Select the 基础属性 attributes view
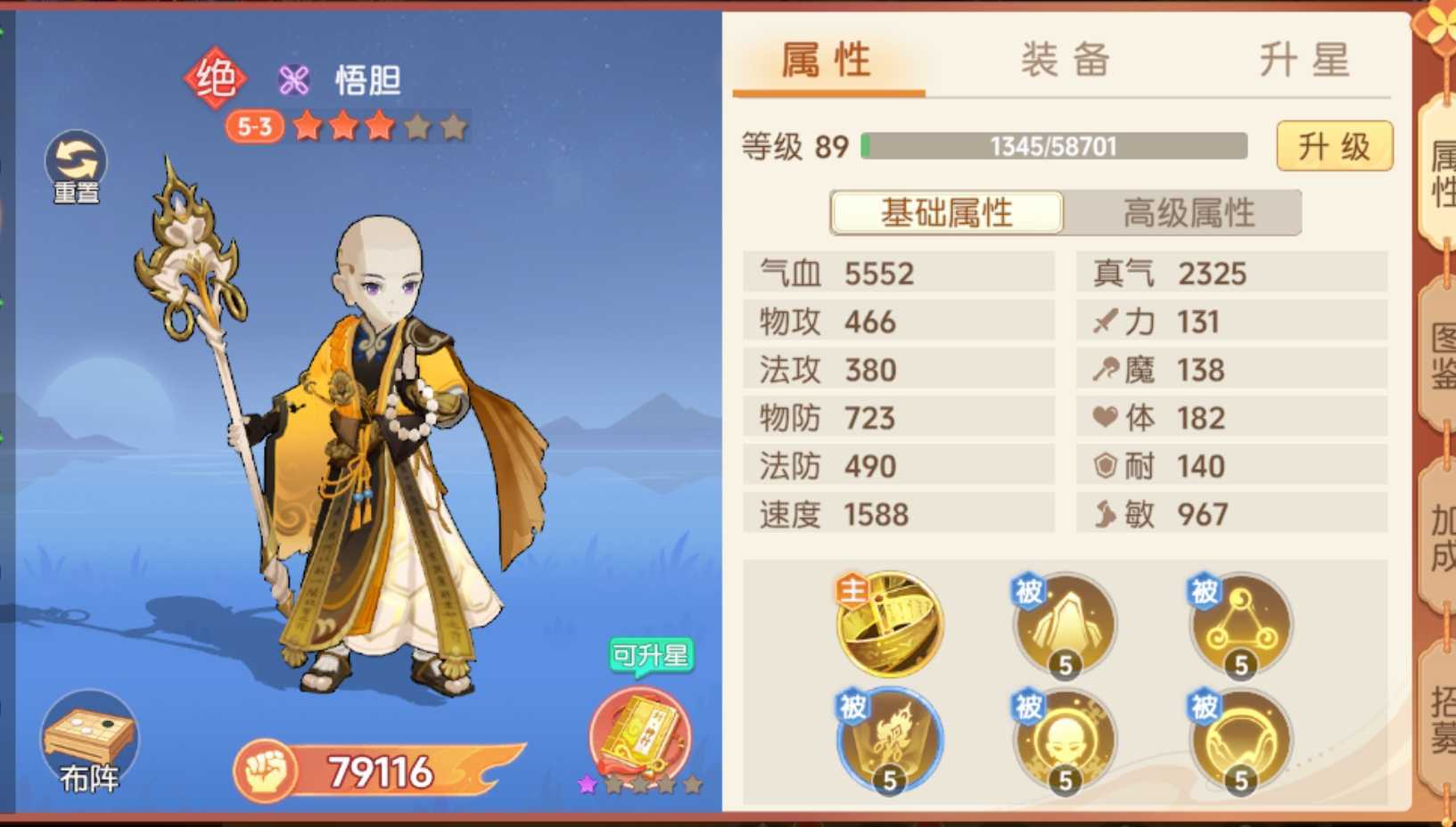This screenshot has width=1456, height=827. [946, 213]
